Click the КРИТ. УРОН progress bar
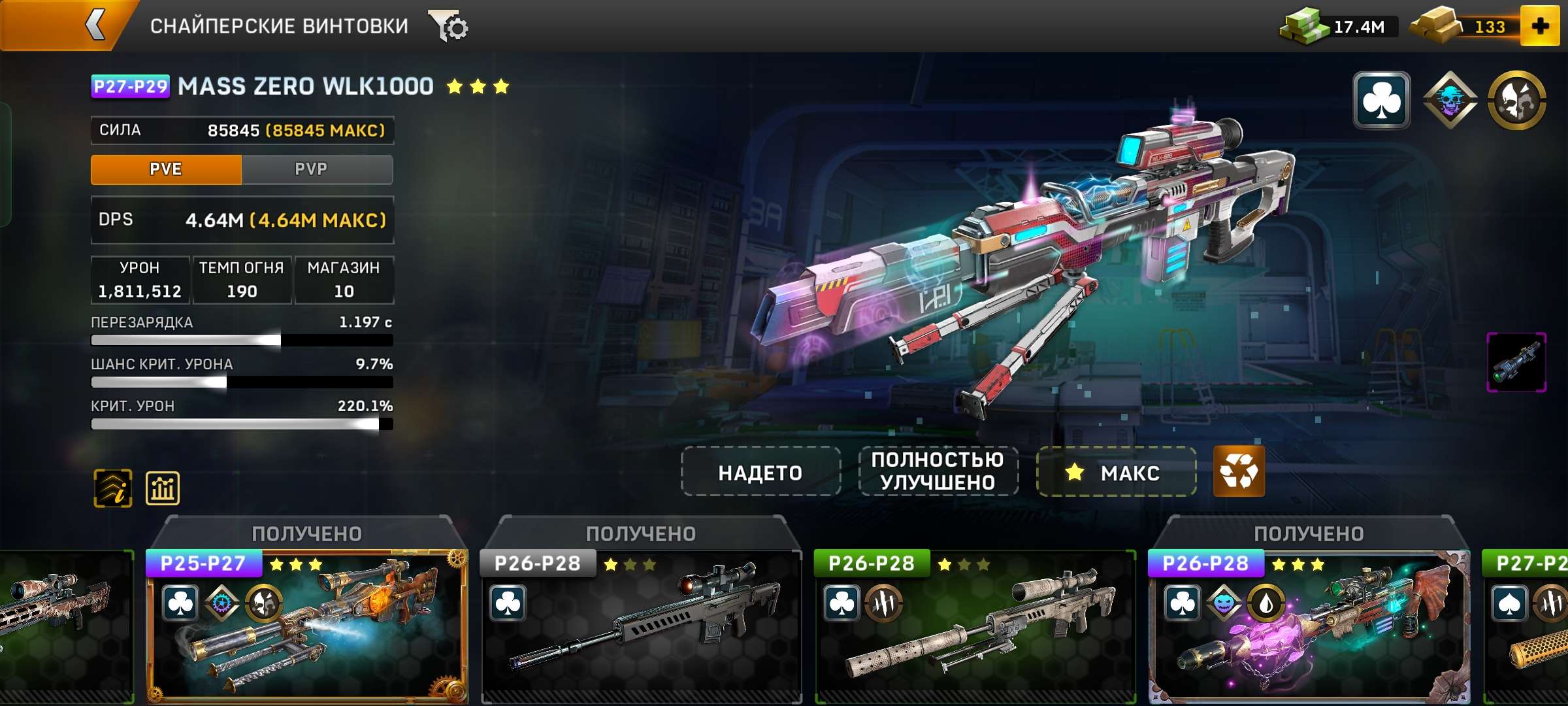 pos(242,424)
